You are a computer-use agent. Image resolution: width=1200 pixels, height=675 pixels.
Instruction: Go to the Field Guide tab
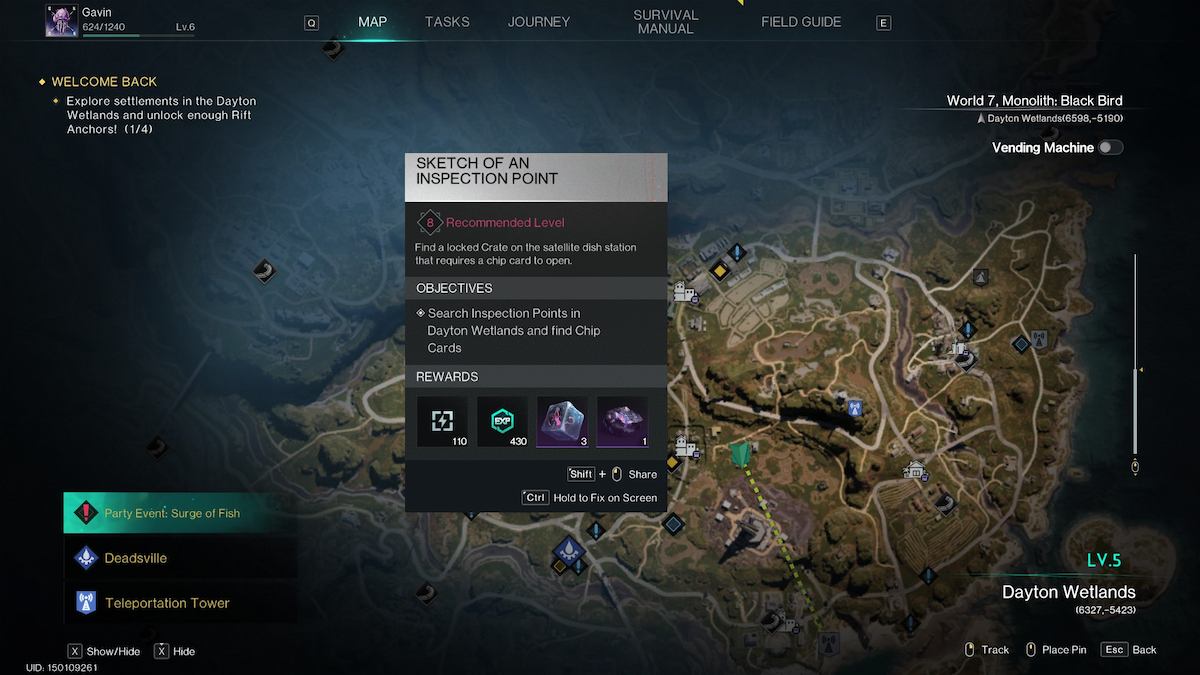[x=801, y=22]
